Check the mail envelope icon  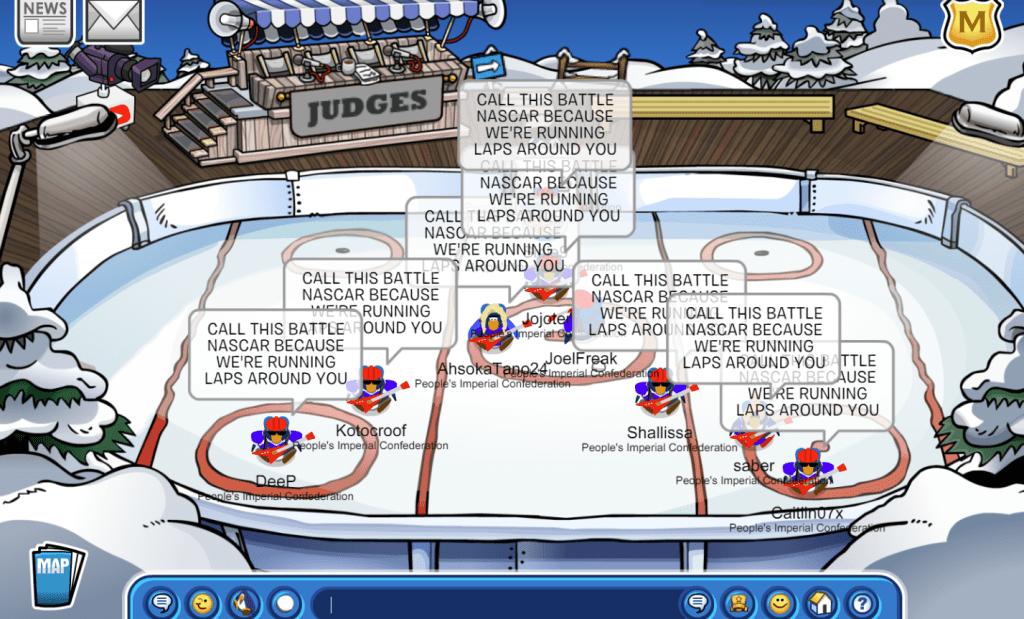coord(114,20)
